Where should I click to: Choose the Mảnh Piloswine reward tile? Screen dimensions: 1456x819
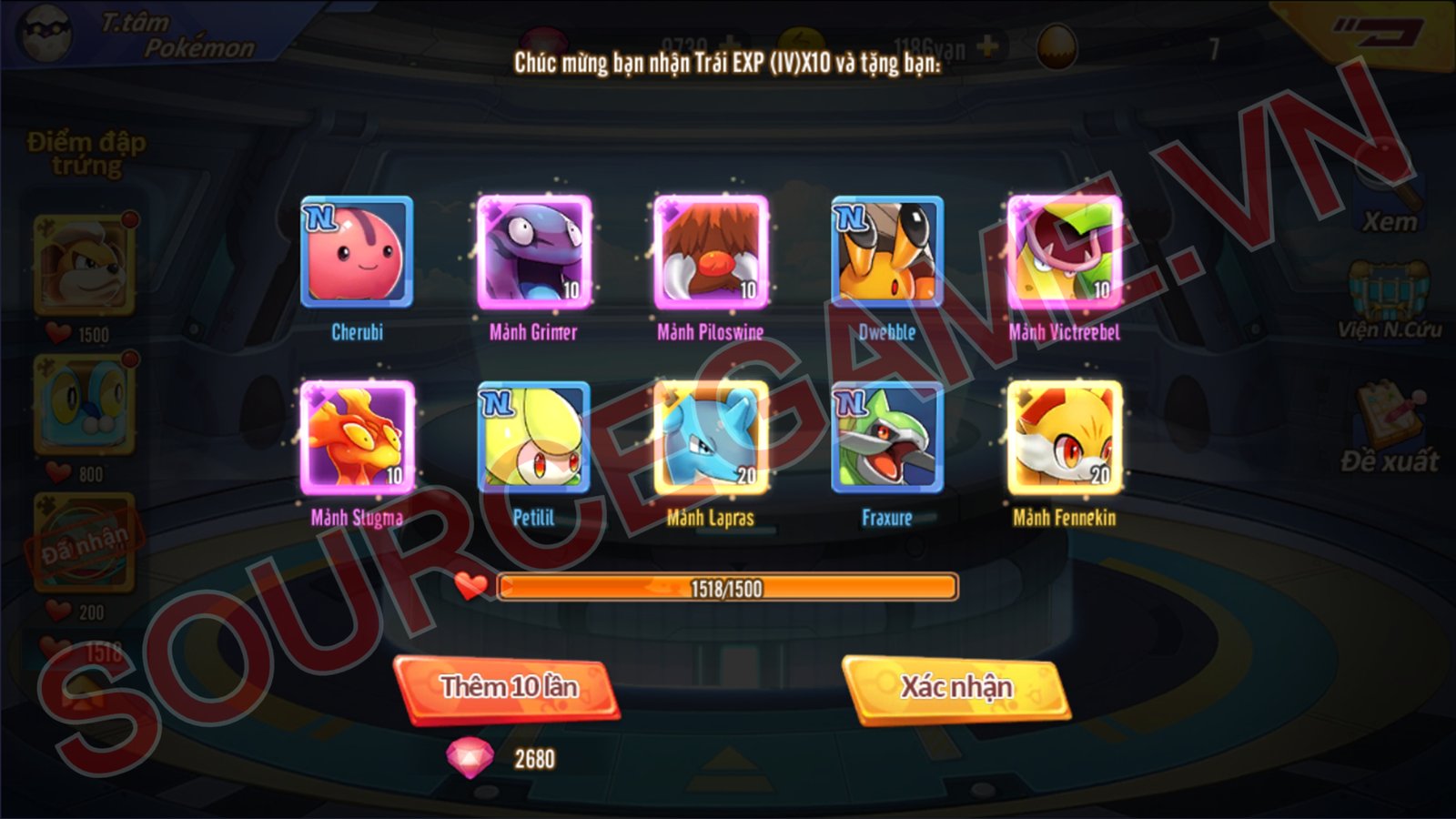click(x=711, y=252)
